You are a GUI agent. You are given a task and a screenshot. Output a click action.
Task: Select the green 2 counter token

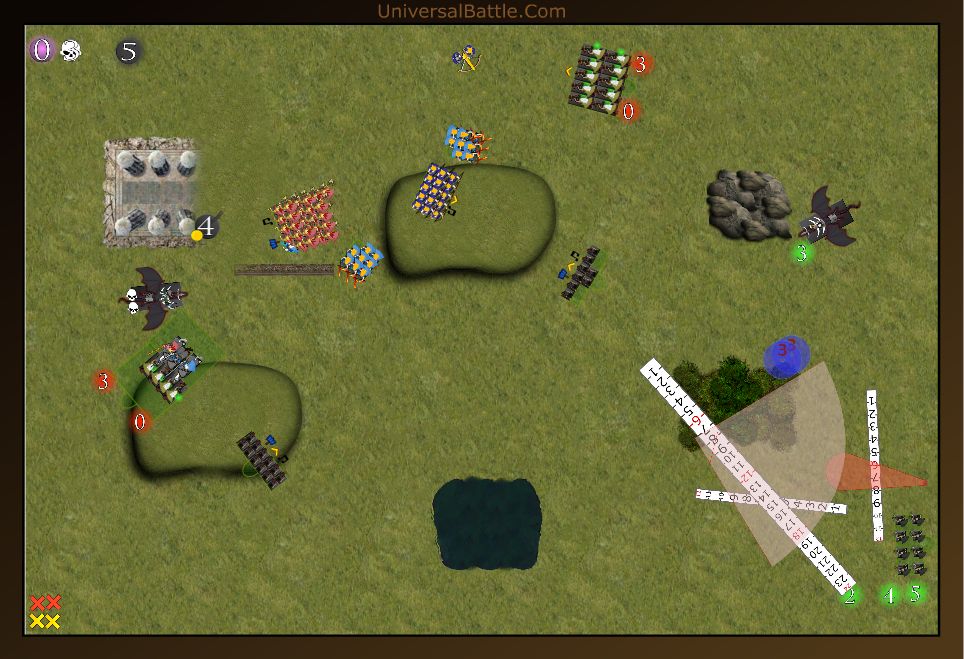[850, 597]
